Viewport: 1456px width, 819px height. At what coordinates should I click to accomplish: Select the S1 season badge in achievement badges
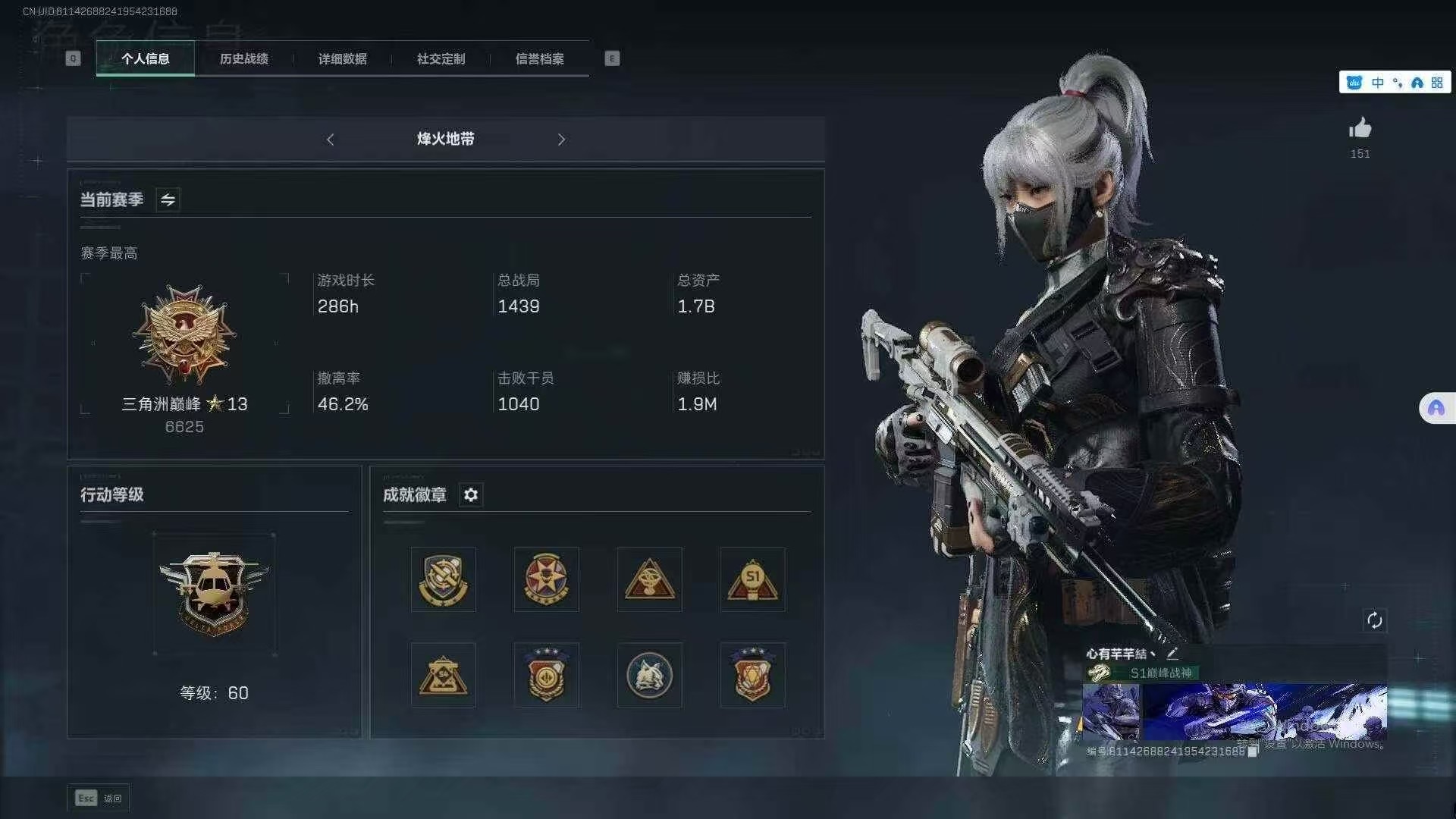coord(752,579)
